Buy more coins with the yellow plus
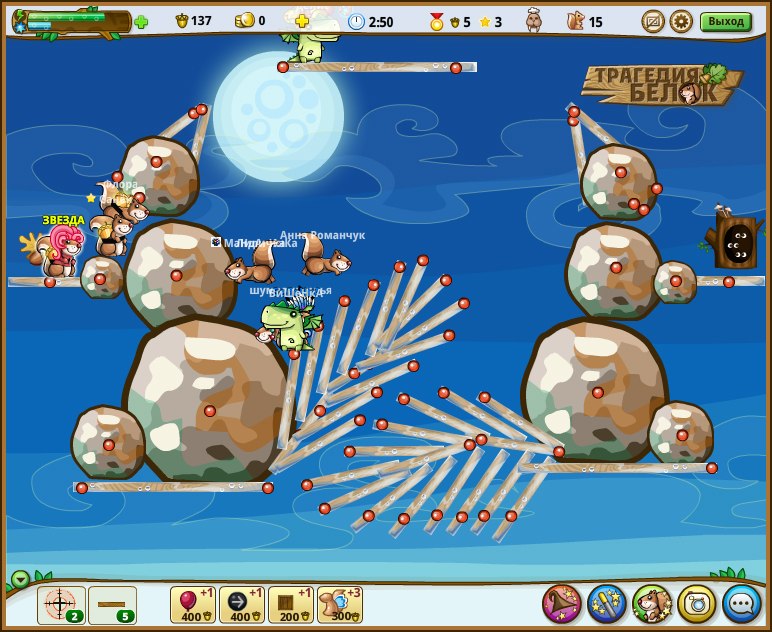Screen dimensions: 772x632 click(302, 21)
